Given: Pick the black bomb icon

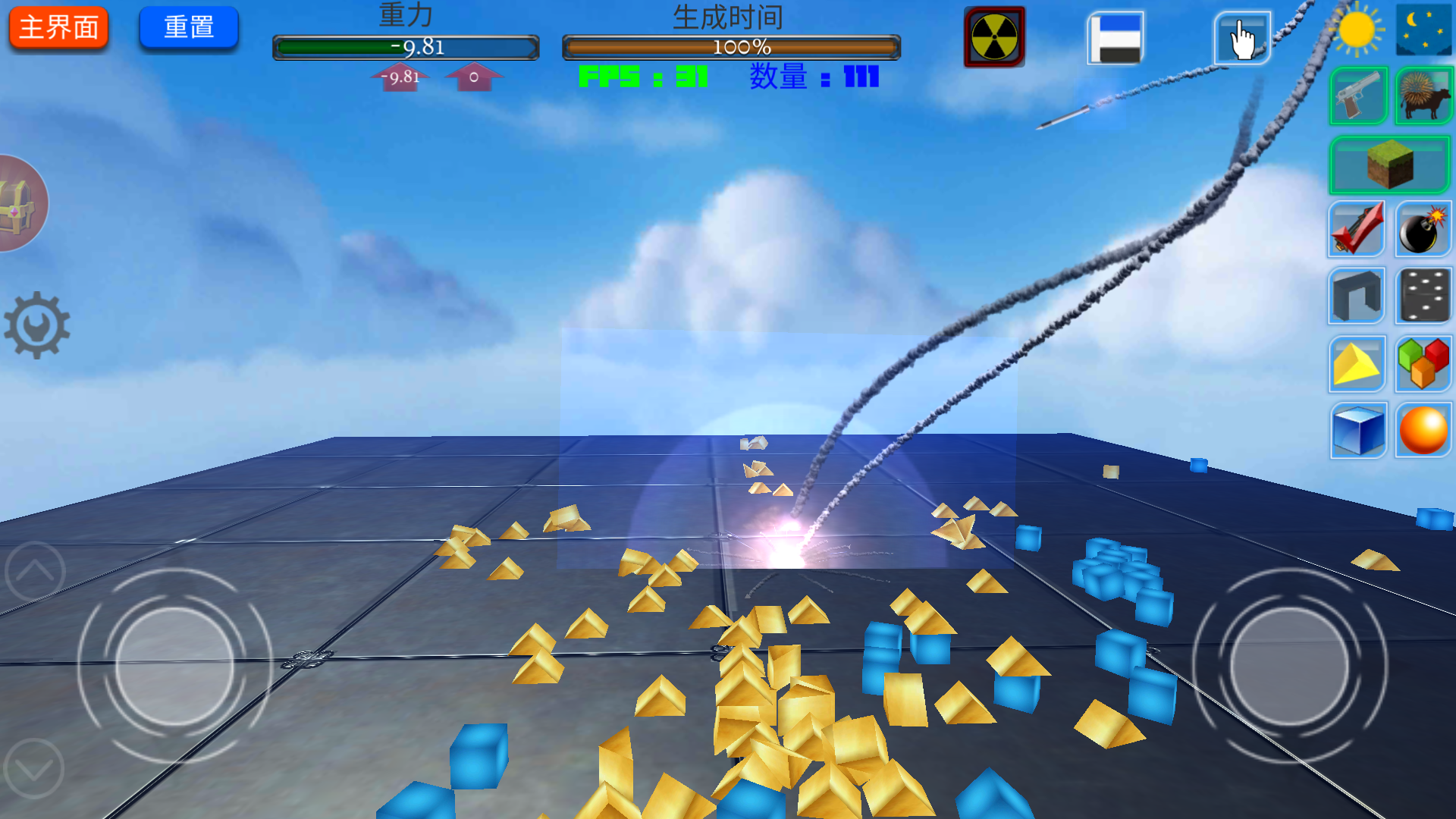Looking at the screenshot, I should point(1423,229).
